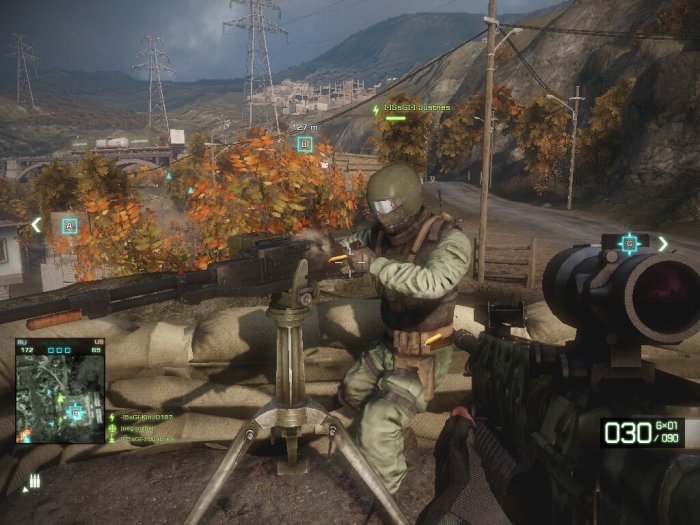
Task: Select the objective B flag marker
Action: [x=305, y=144]
